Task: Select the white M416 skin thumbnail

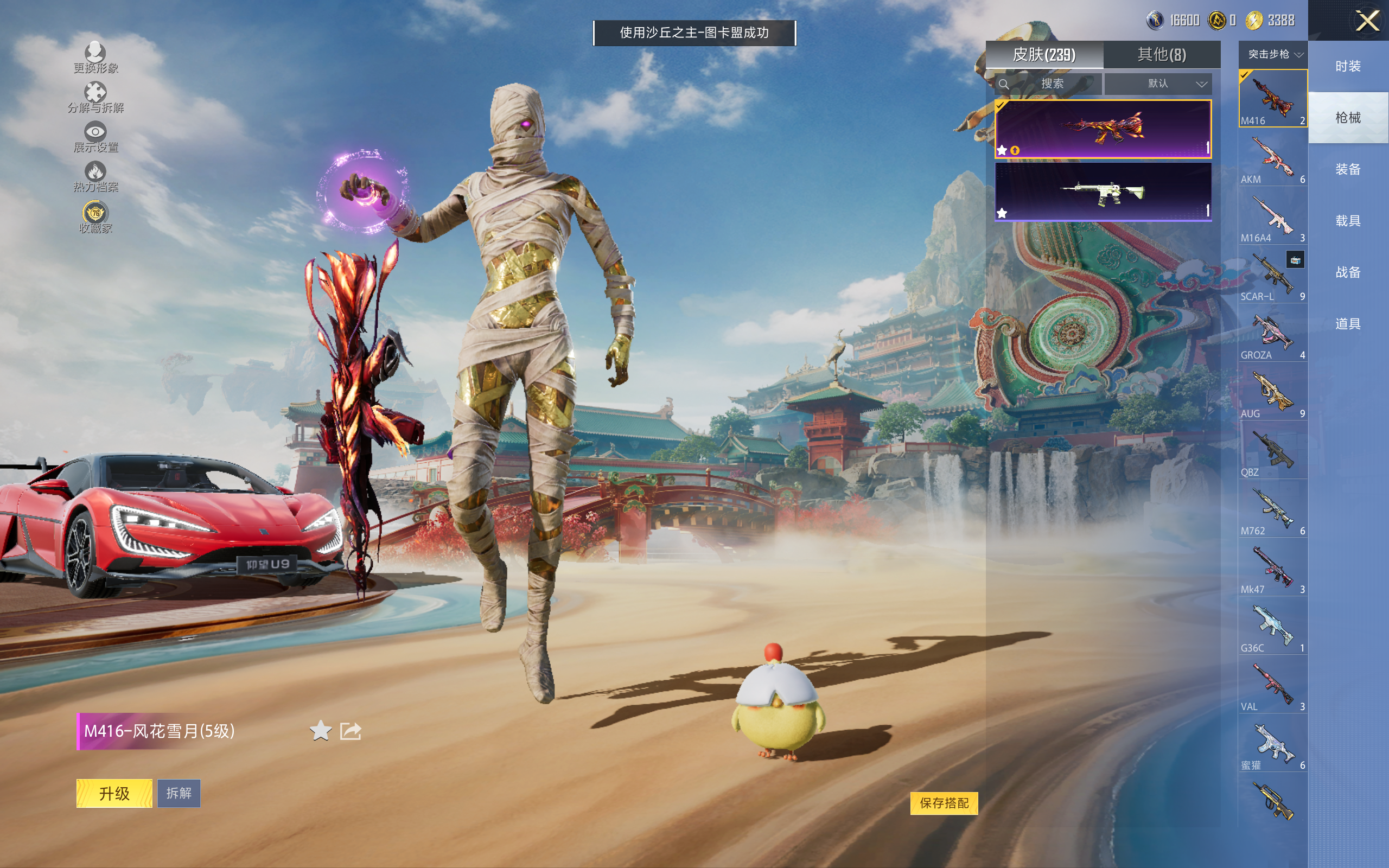Action: click(x=1103, y=192)
